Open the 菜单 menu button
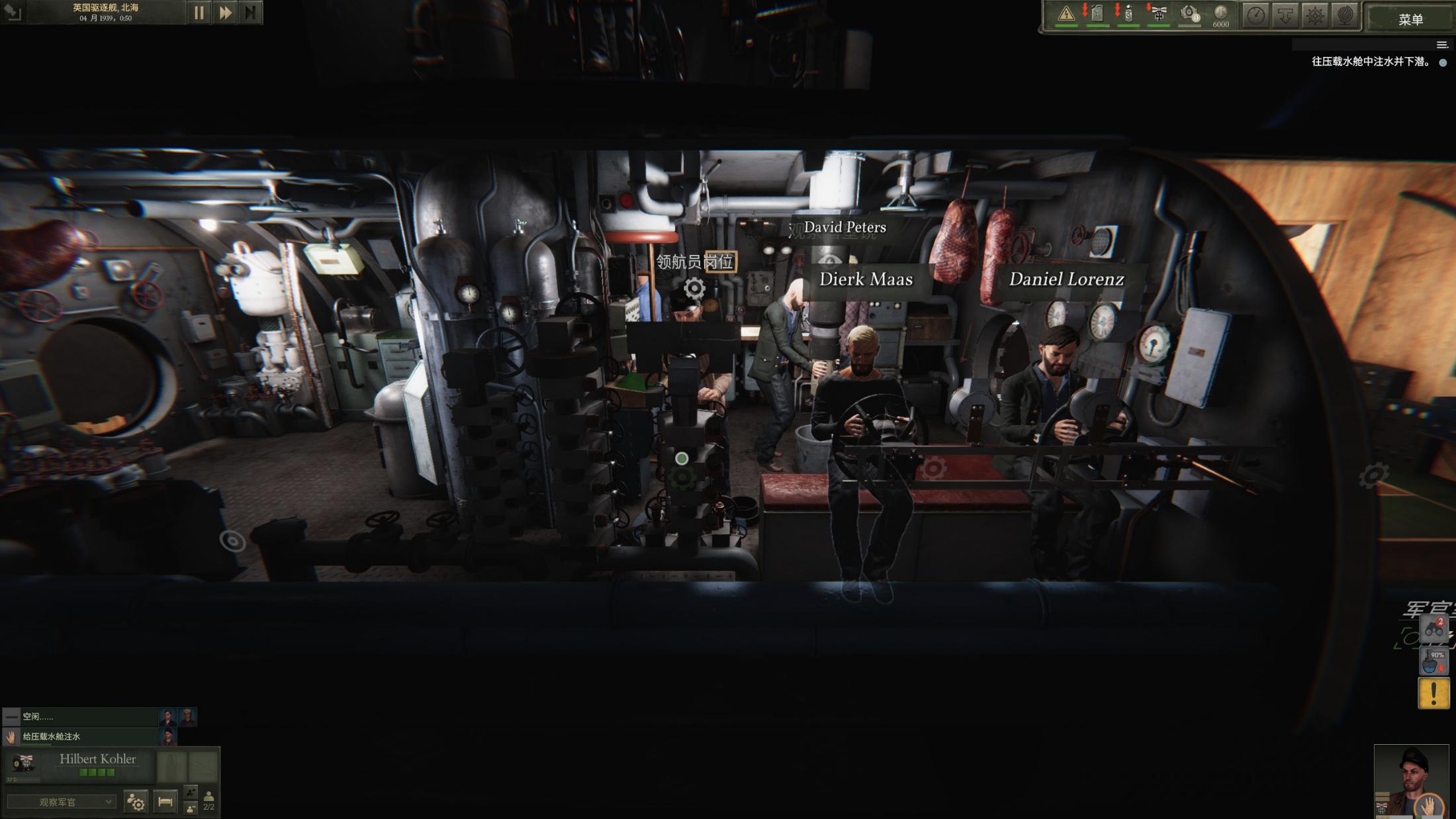The width and height of the screenshot is (1456, 819). point(1410,19)
